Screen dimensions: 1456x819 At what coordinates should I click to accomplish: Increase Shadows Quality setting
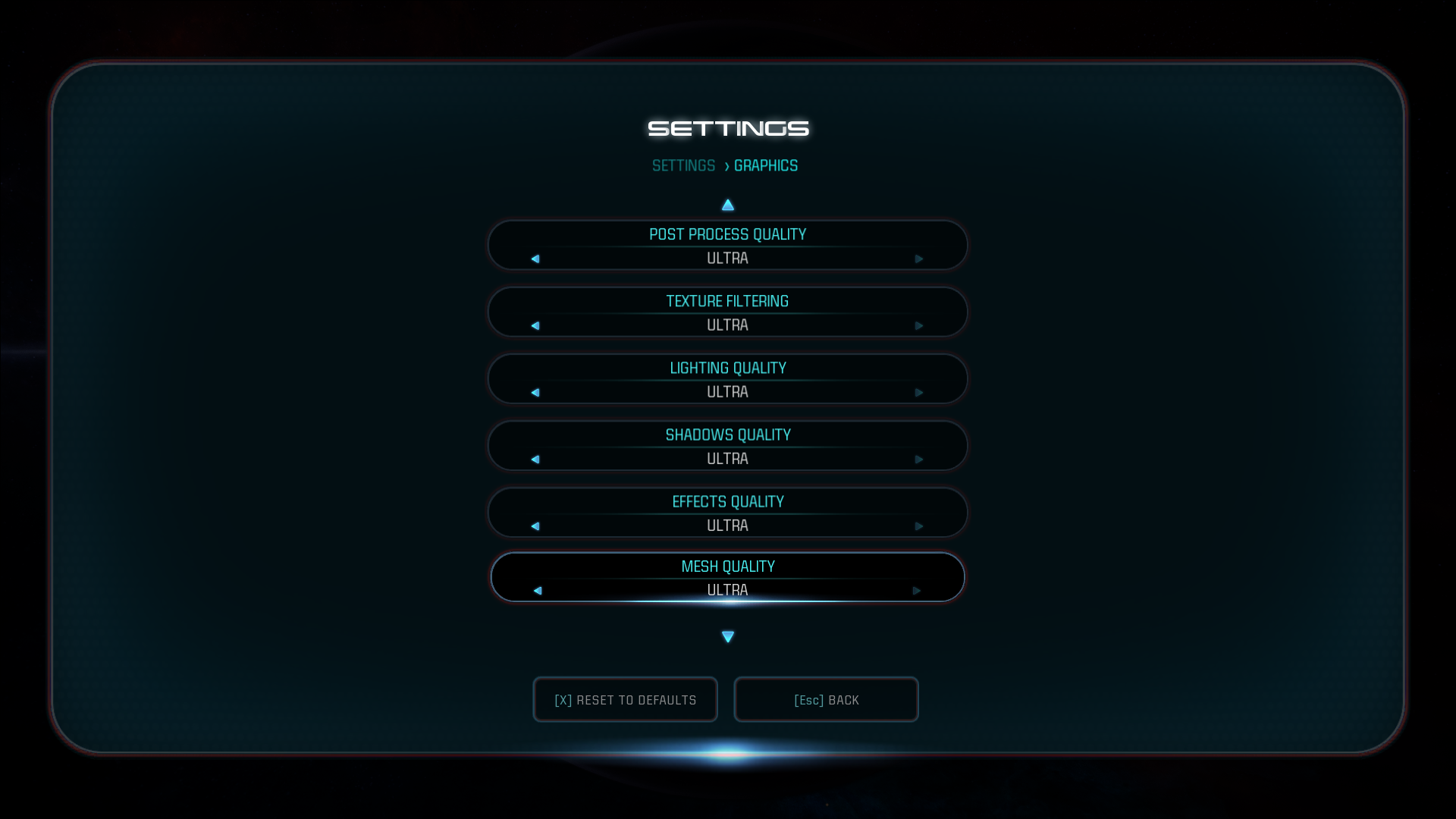(x=920, y=459)
